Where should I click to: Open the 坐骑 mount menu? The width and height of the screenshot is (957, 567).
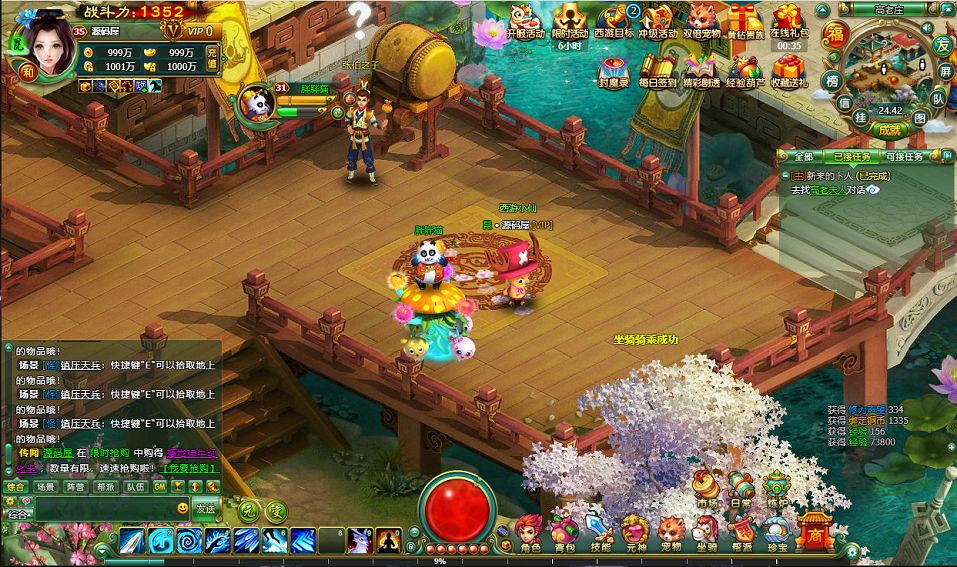coord(706,533)
